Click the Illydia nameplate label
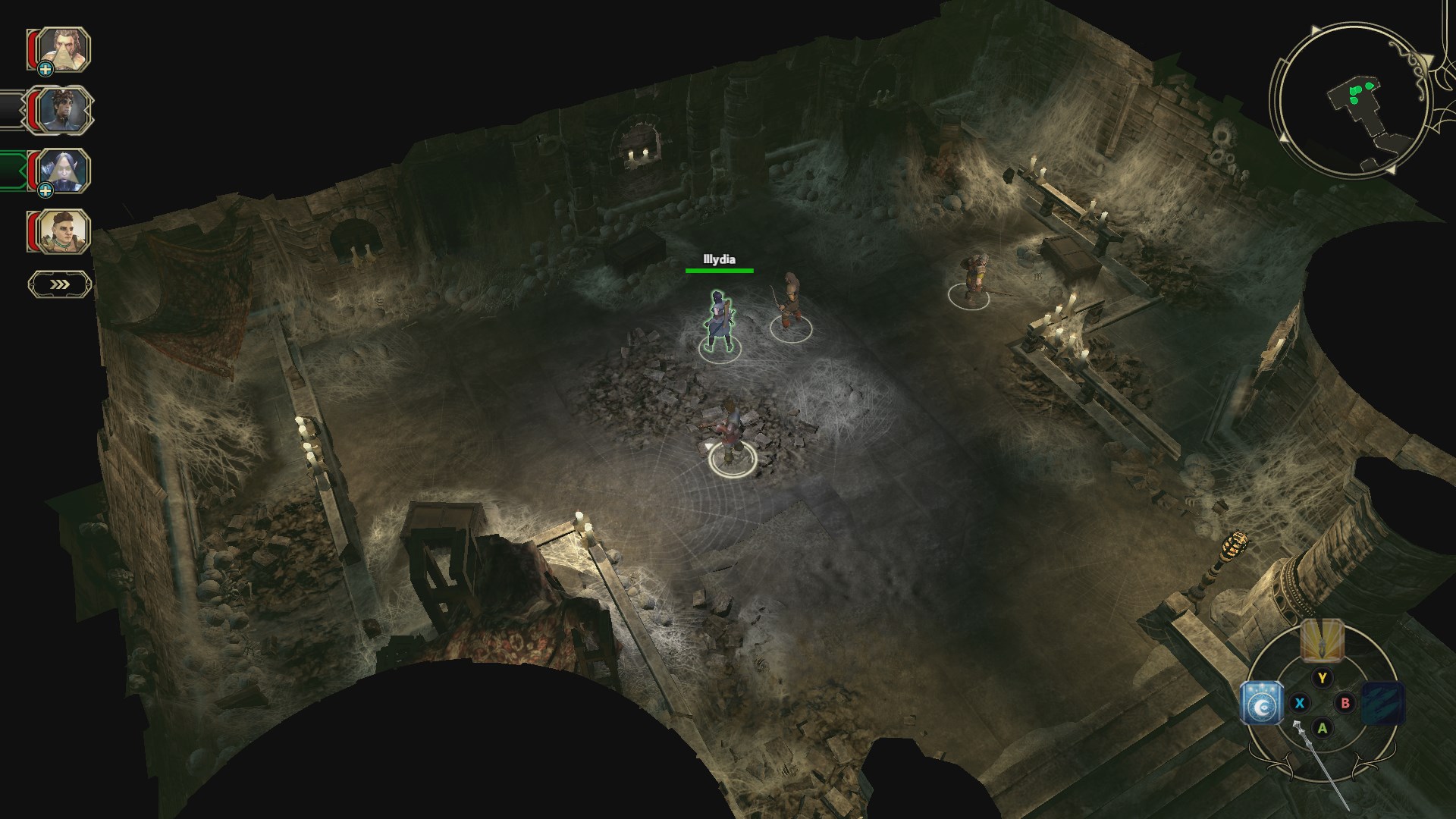 (x=719, y=260)
